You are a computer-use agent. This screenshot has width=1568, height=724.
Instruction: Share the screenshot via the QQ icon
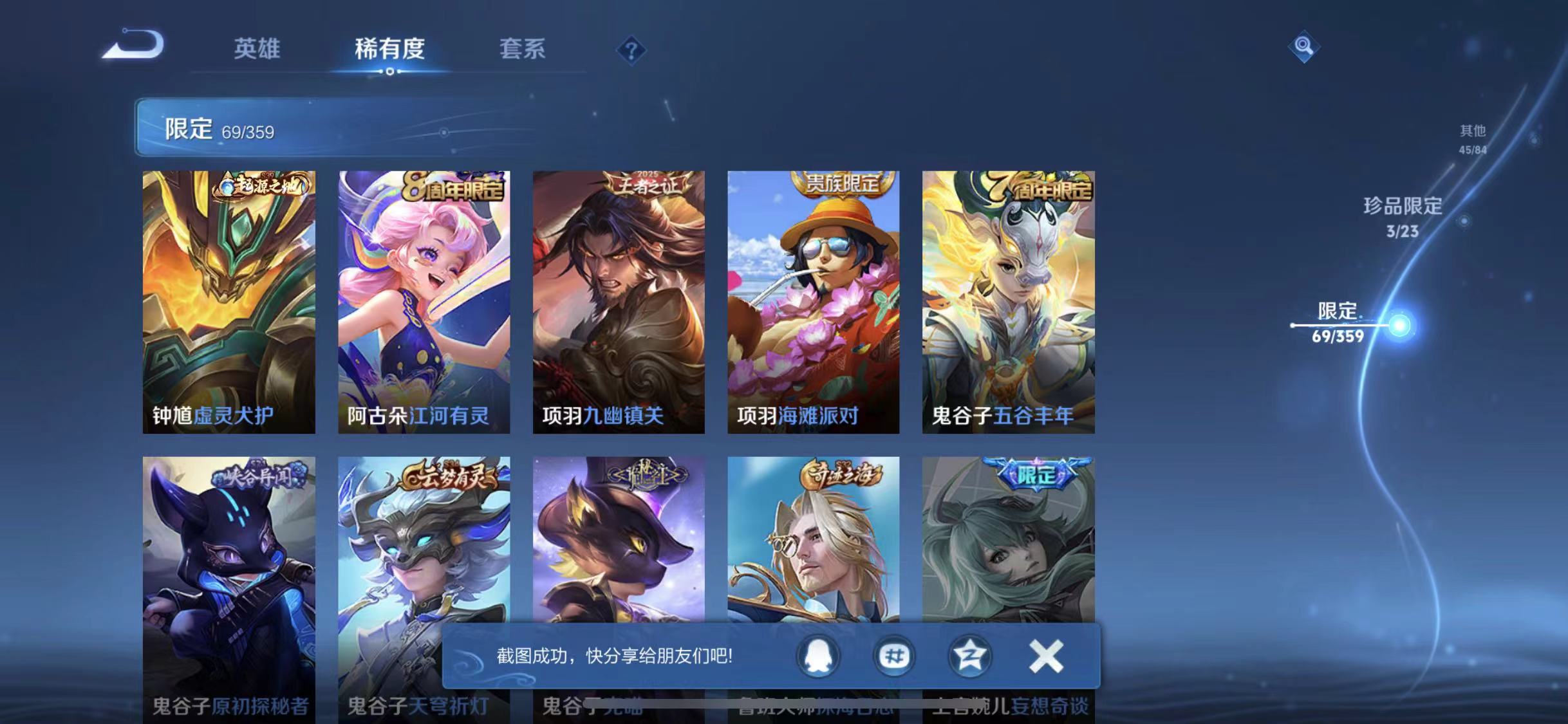coord(818,657)
